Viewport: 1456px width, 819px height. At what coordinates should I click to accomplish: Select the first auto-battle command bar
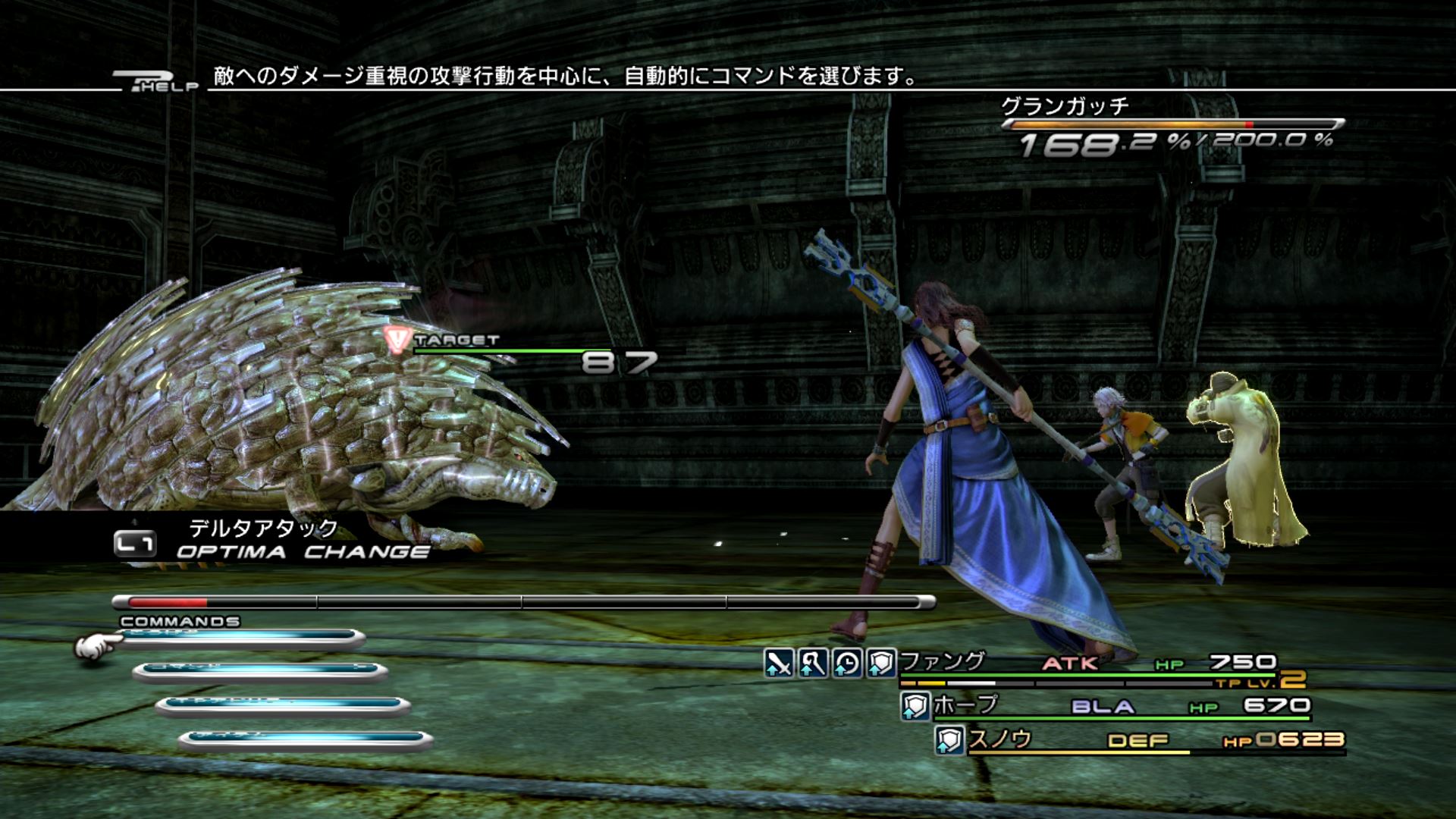click(241, 639)
